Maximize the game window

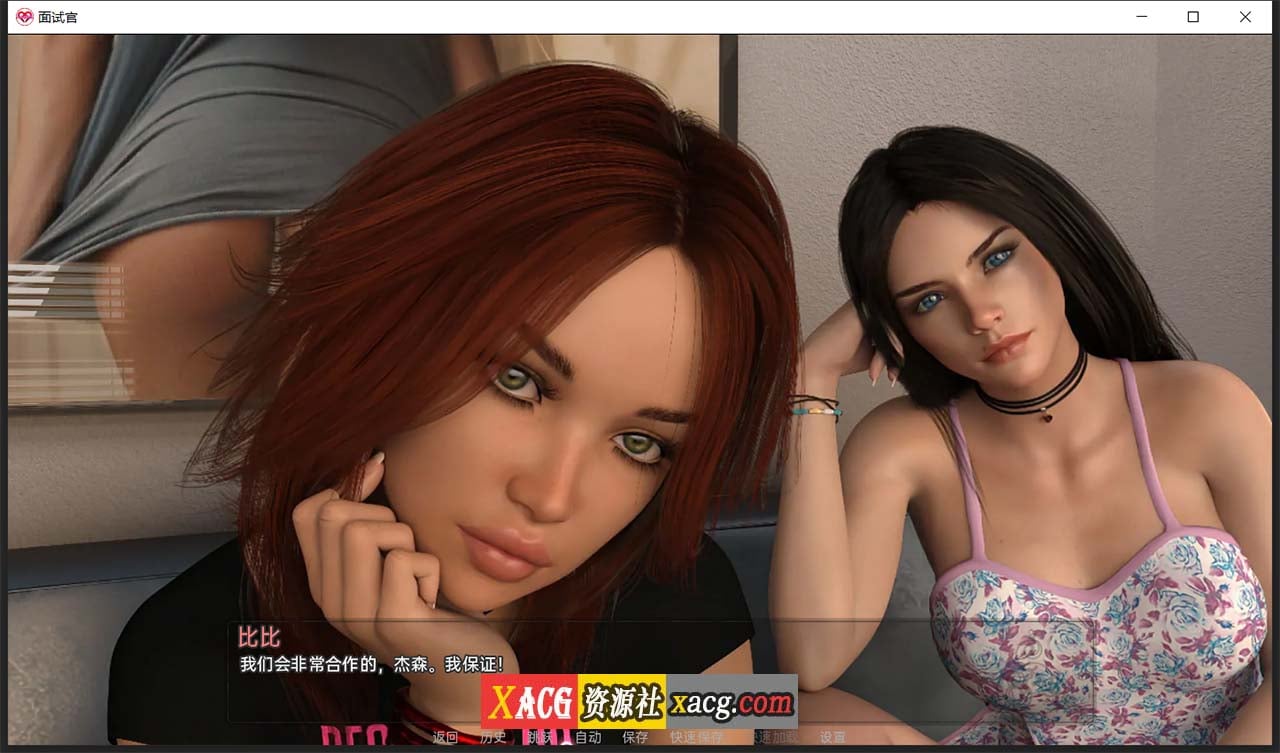pos(1193,17)
